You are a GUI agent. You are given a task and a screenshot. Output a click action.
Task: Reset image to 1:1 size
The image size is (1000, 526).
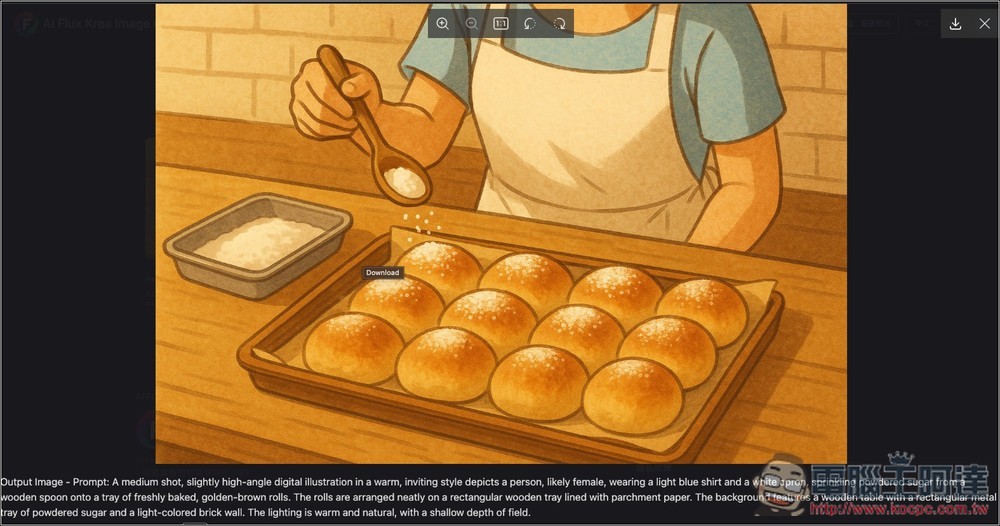pyautogui.click(x=501, y=23)
